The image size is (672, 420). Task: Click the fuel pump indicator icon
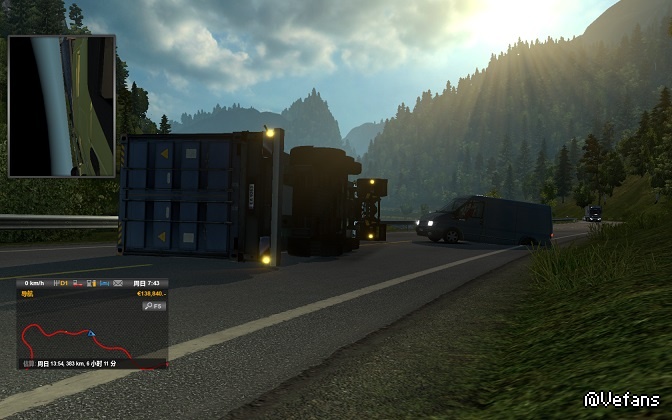91,283
